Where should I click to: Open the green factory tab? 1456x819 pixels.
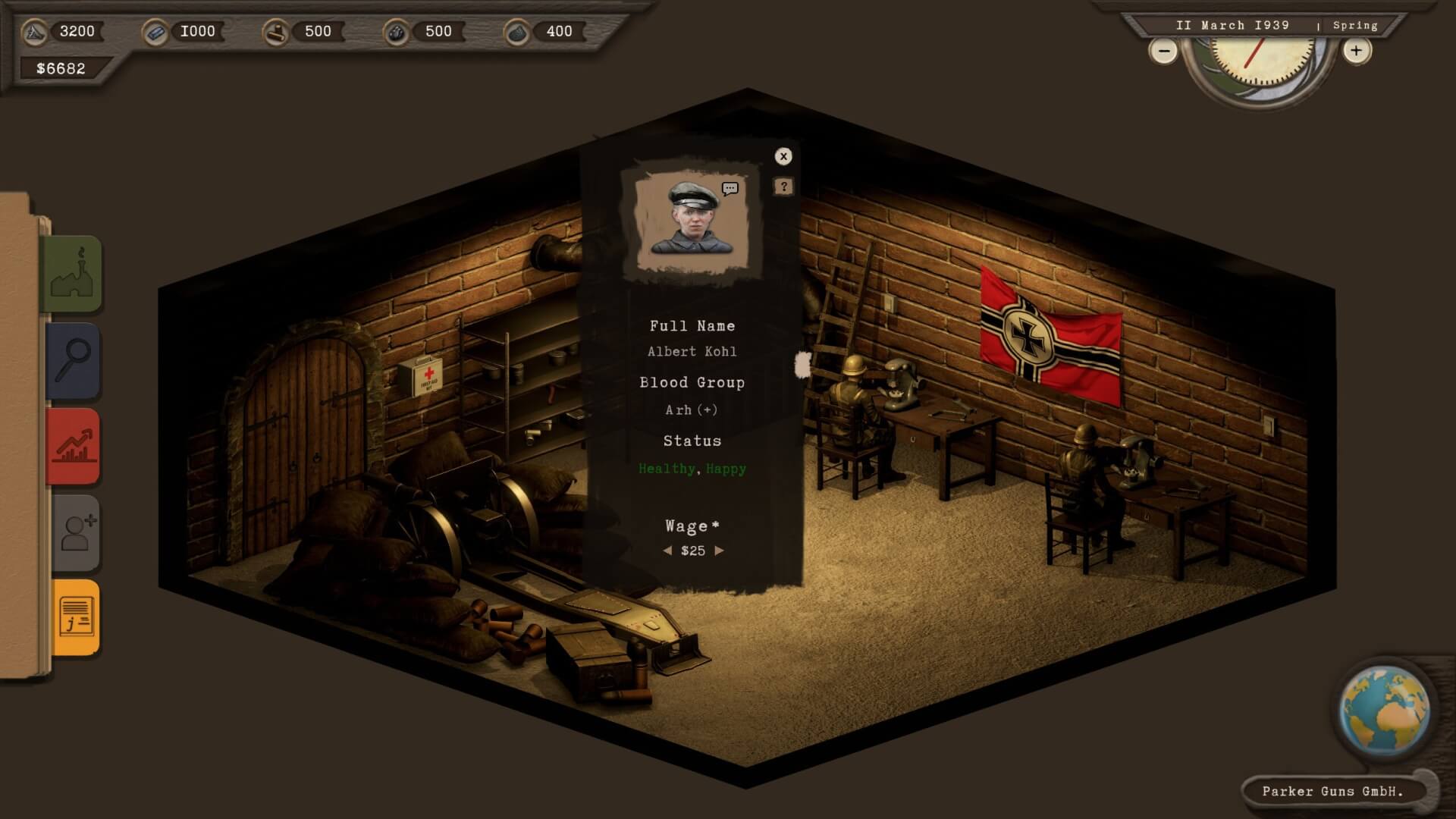(73, 274)
